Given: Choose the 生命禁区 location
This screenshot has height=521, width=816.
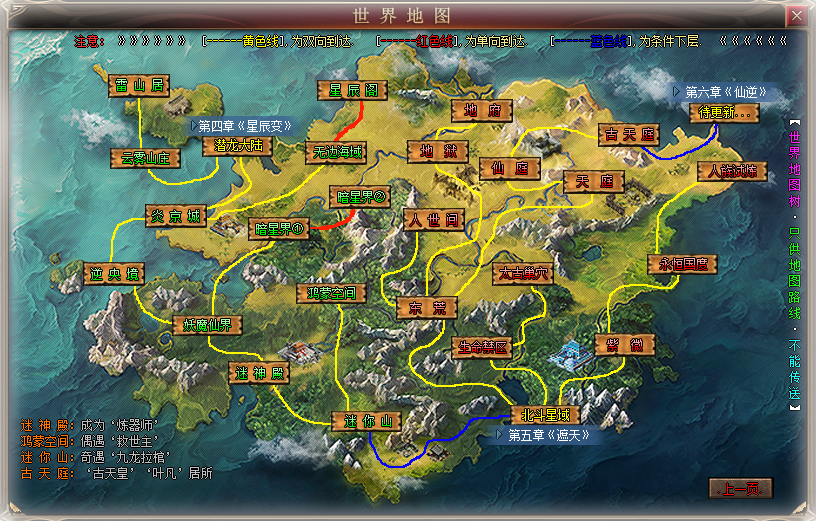Looking at the screenshot, I should coord(484,348).
